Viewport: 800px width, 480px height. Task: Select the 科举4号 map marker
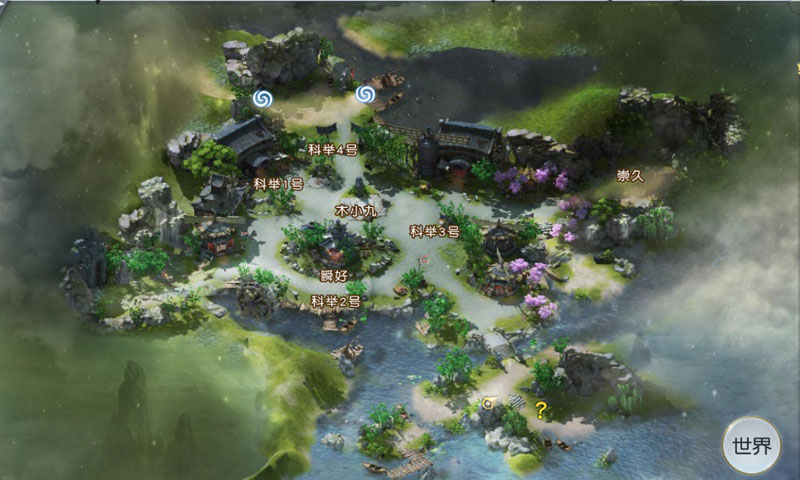333,149
